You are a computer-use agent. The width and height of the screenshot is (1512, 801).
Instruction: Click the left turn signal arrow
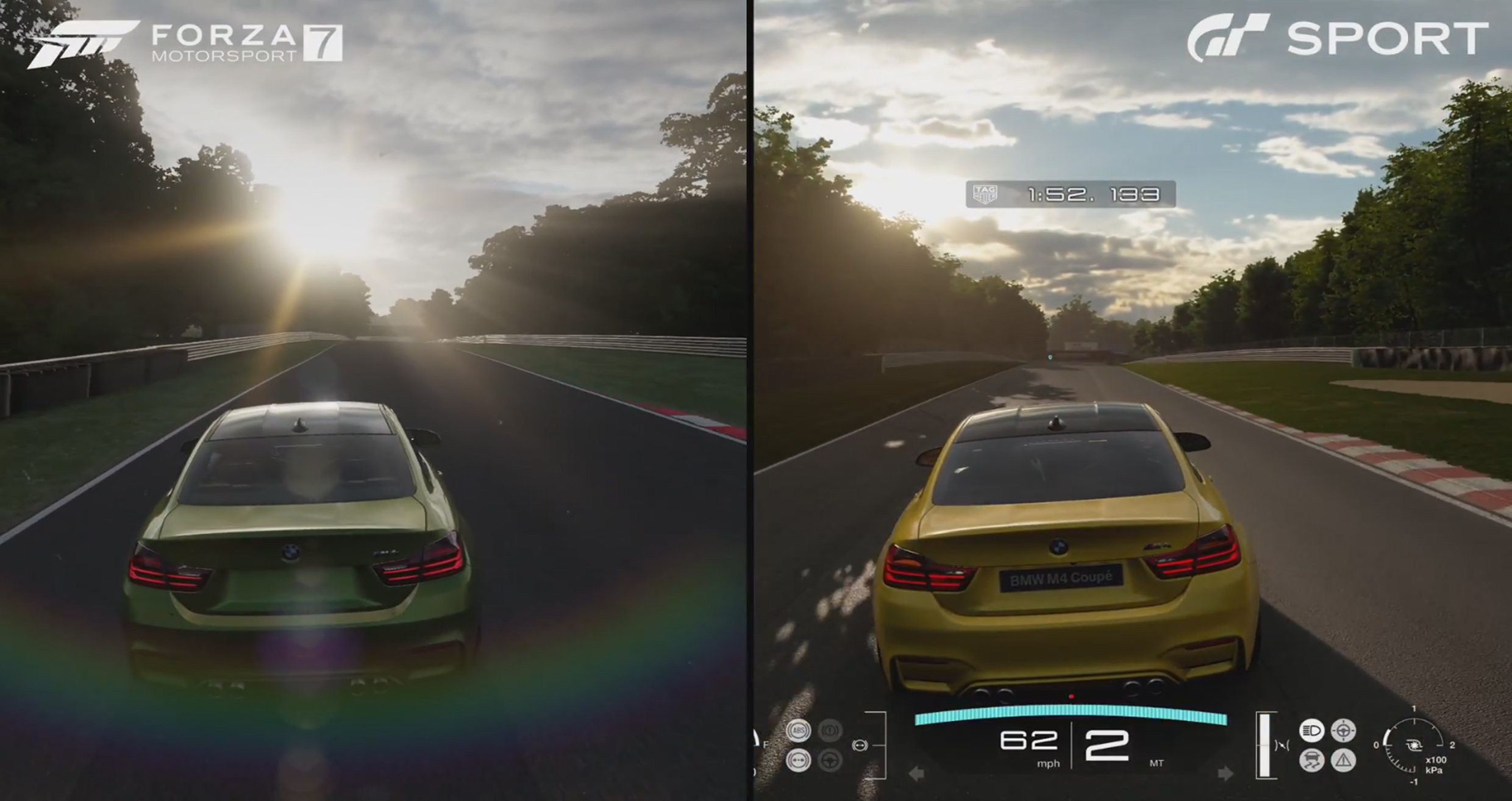(x=916, y=774)
